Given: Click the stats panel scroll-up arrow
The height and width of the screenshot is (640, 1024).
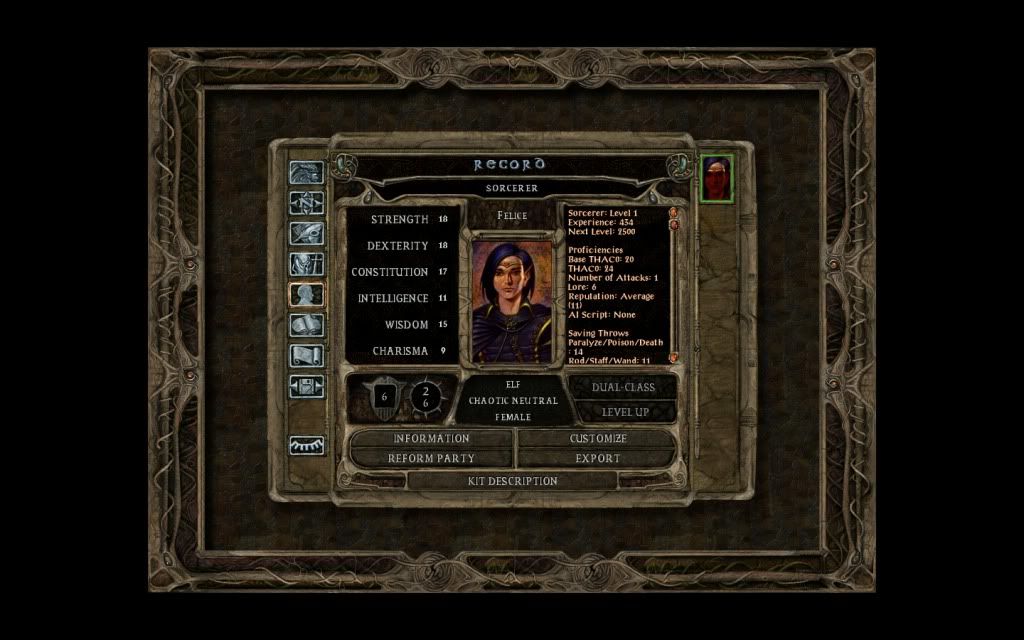Looking at the screenshot, I should [673, 212].
